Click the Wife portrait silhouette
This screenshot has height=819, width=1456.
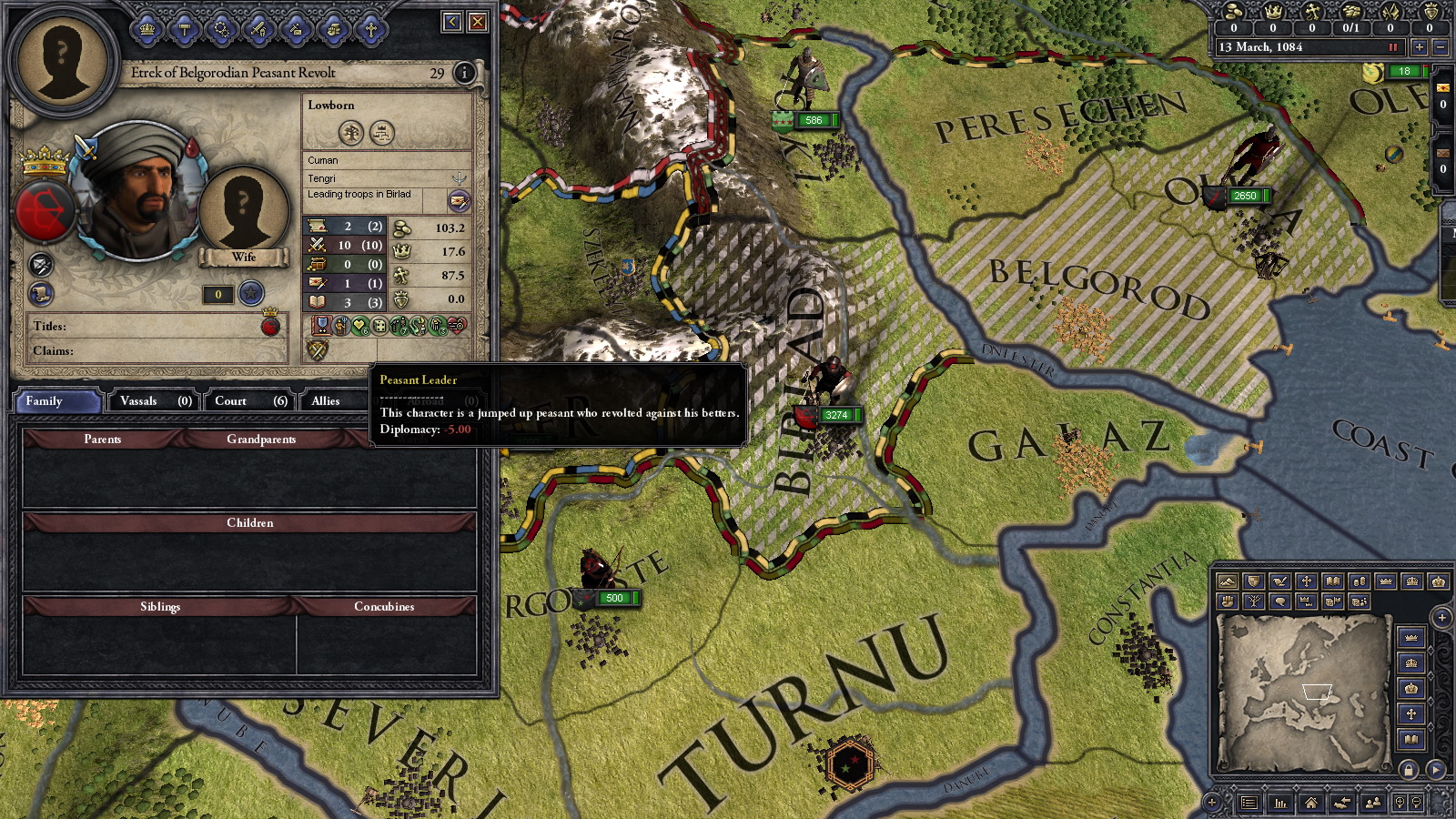[x=243, y=214]
